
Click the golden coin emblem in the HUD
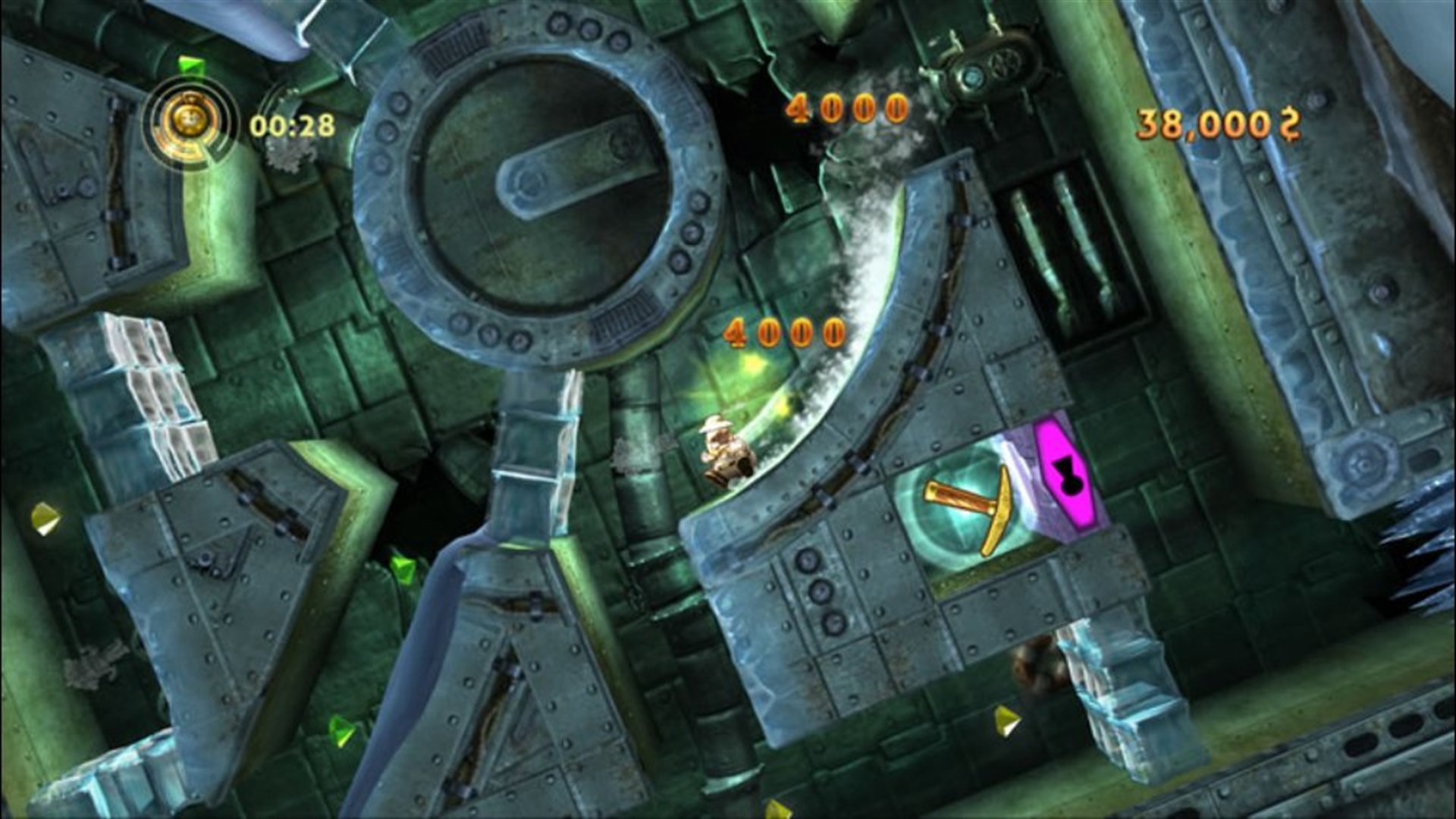click(190, 120)
